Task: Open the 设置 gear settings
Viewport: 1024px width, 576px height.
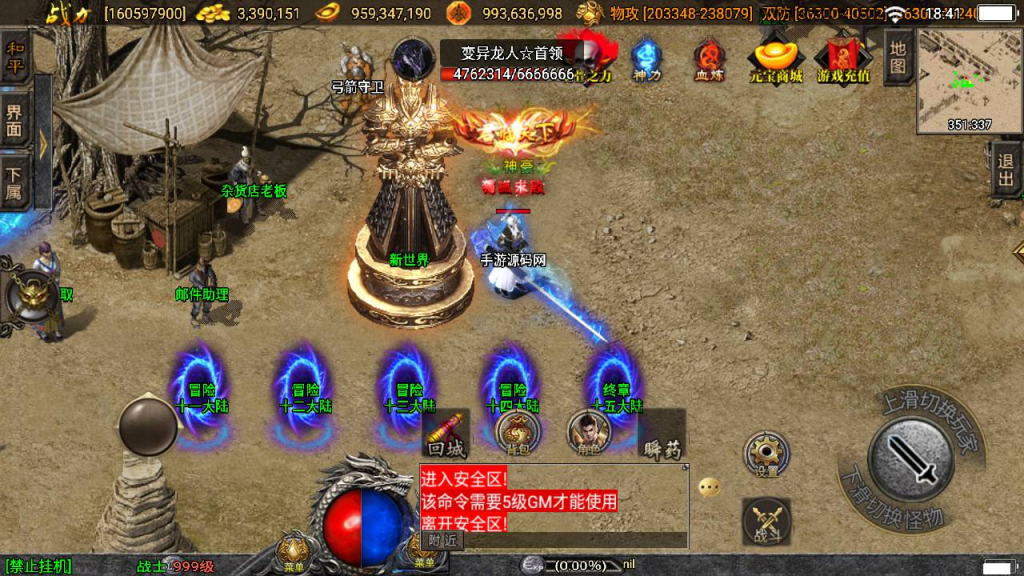Action: 767,455
